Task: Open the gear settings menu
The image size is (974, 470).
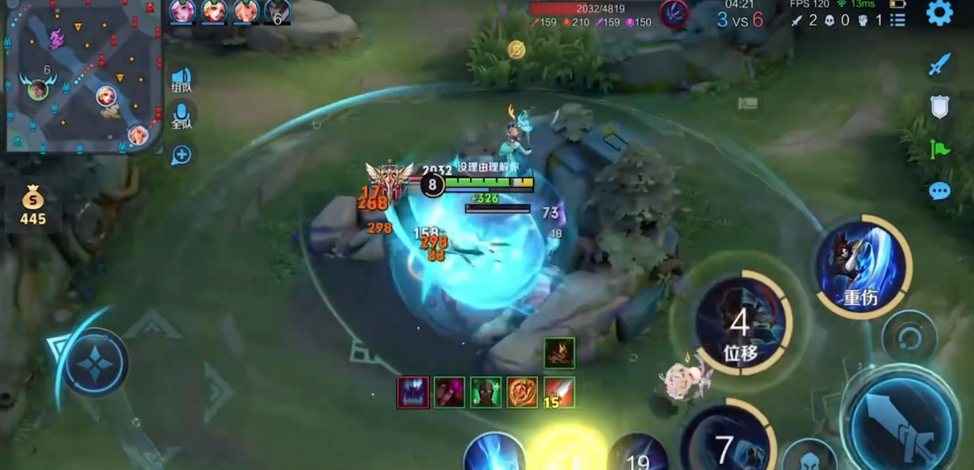Action: click(x=939, y=13)
